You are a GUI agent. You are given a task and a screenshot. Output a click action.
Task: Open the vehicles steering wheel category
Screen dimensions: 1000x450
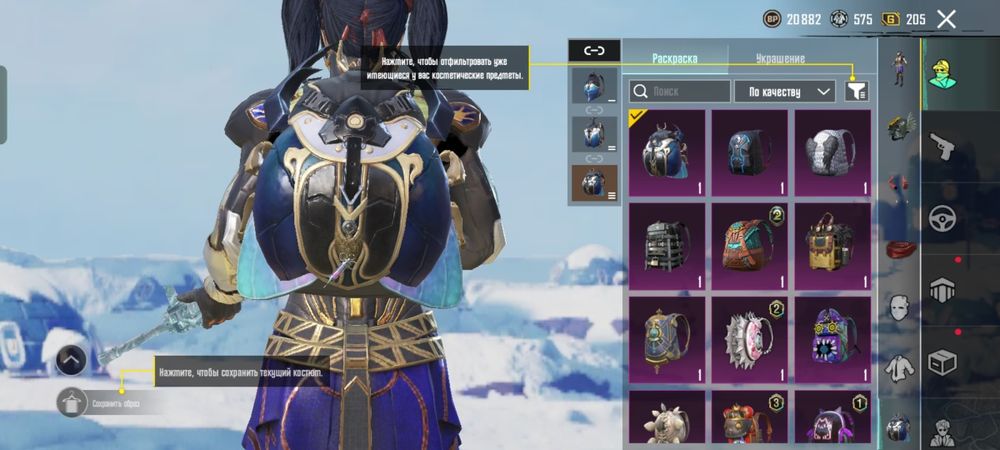click(942, 218)
